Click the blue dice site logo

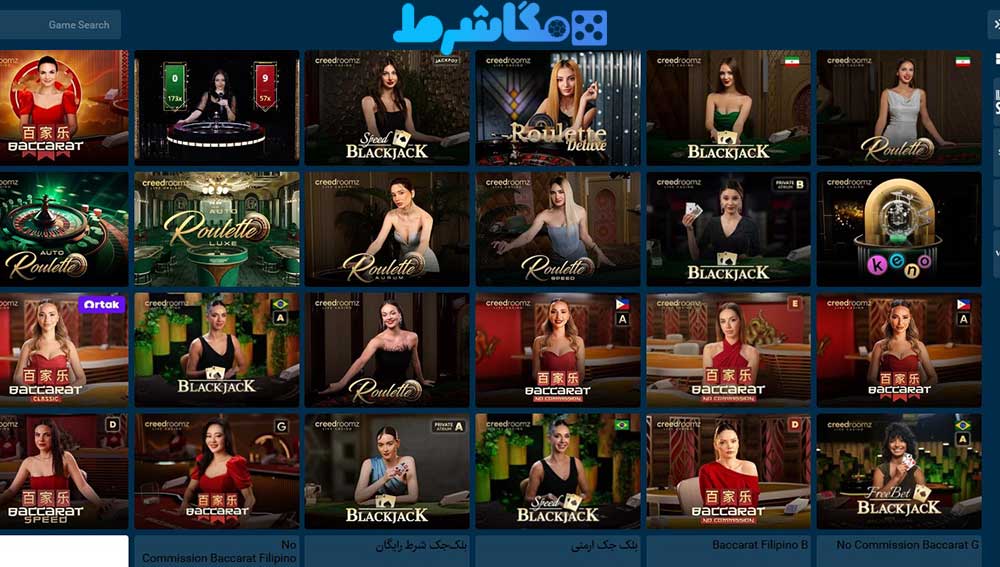pos(500,25)
